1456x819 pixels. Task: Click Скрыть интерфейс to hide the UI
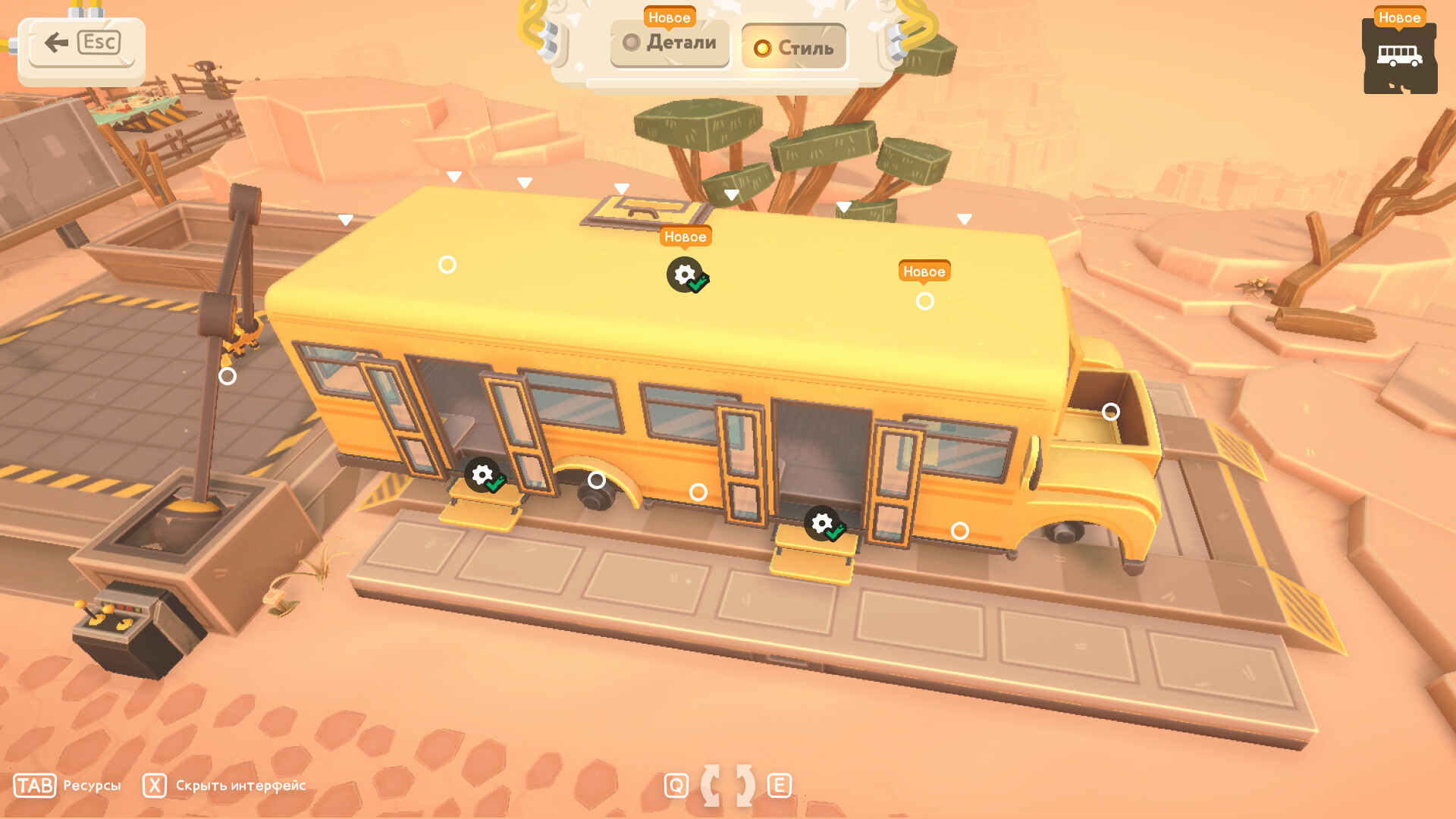[240, 786]
